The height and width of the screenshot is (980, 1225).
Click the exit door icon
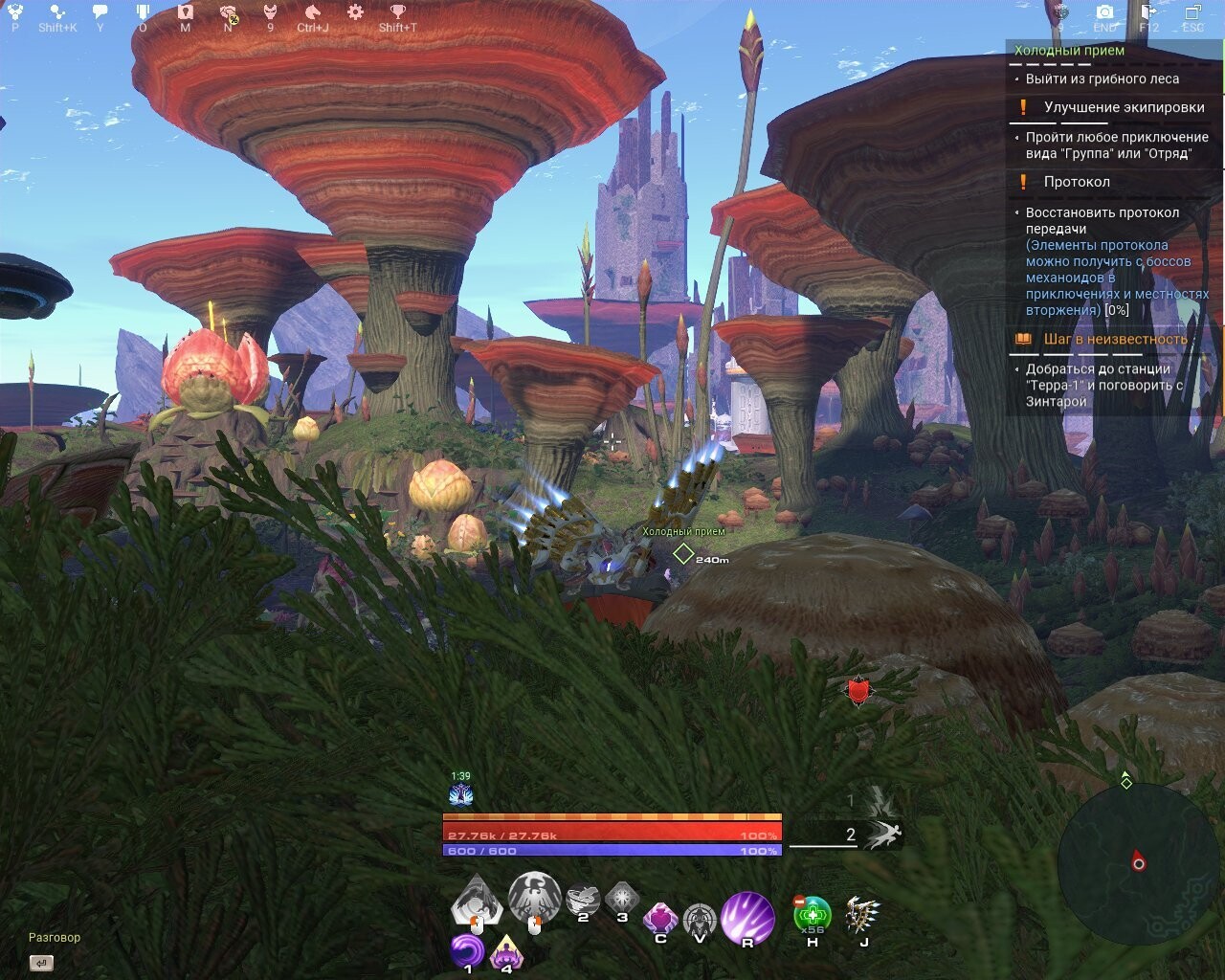tap(1148, 12)
